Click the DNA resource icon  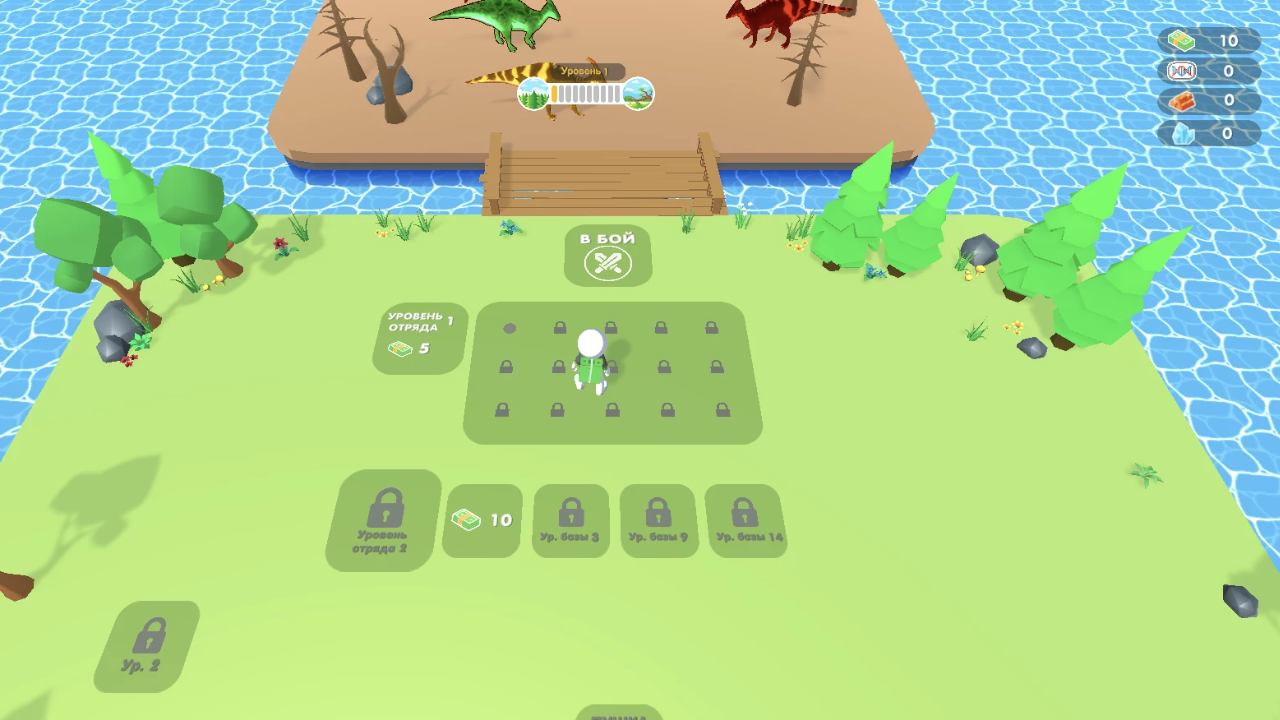tap(1181, 71)
